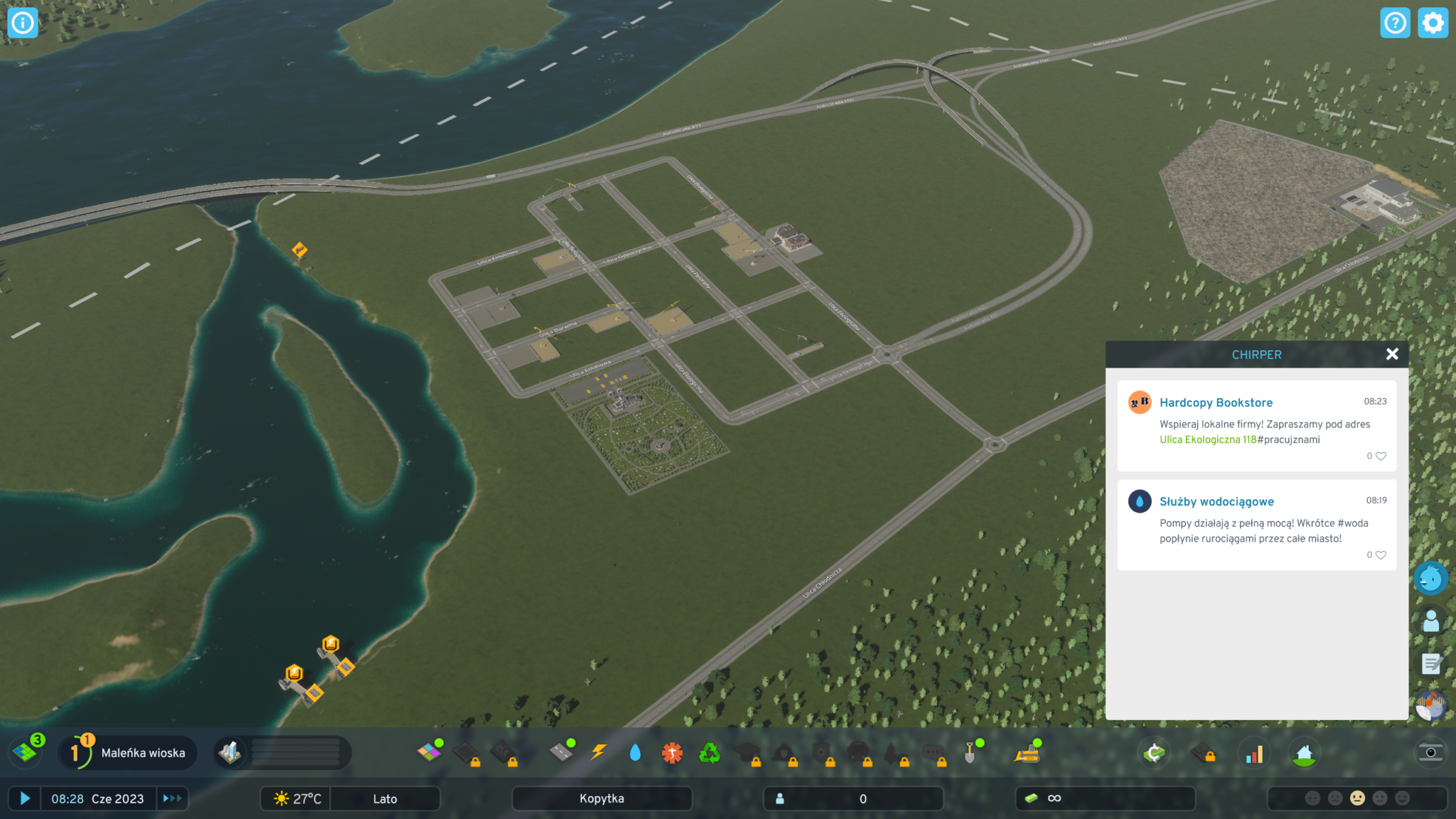The width and height of the screenshot is (1456, 819).
Task: Select the roads tool
Action: tap(562, 752)
